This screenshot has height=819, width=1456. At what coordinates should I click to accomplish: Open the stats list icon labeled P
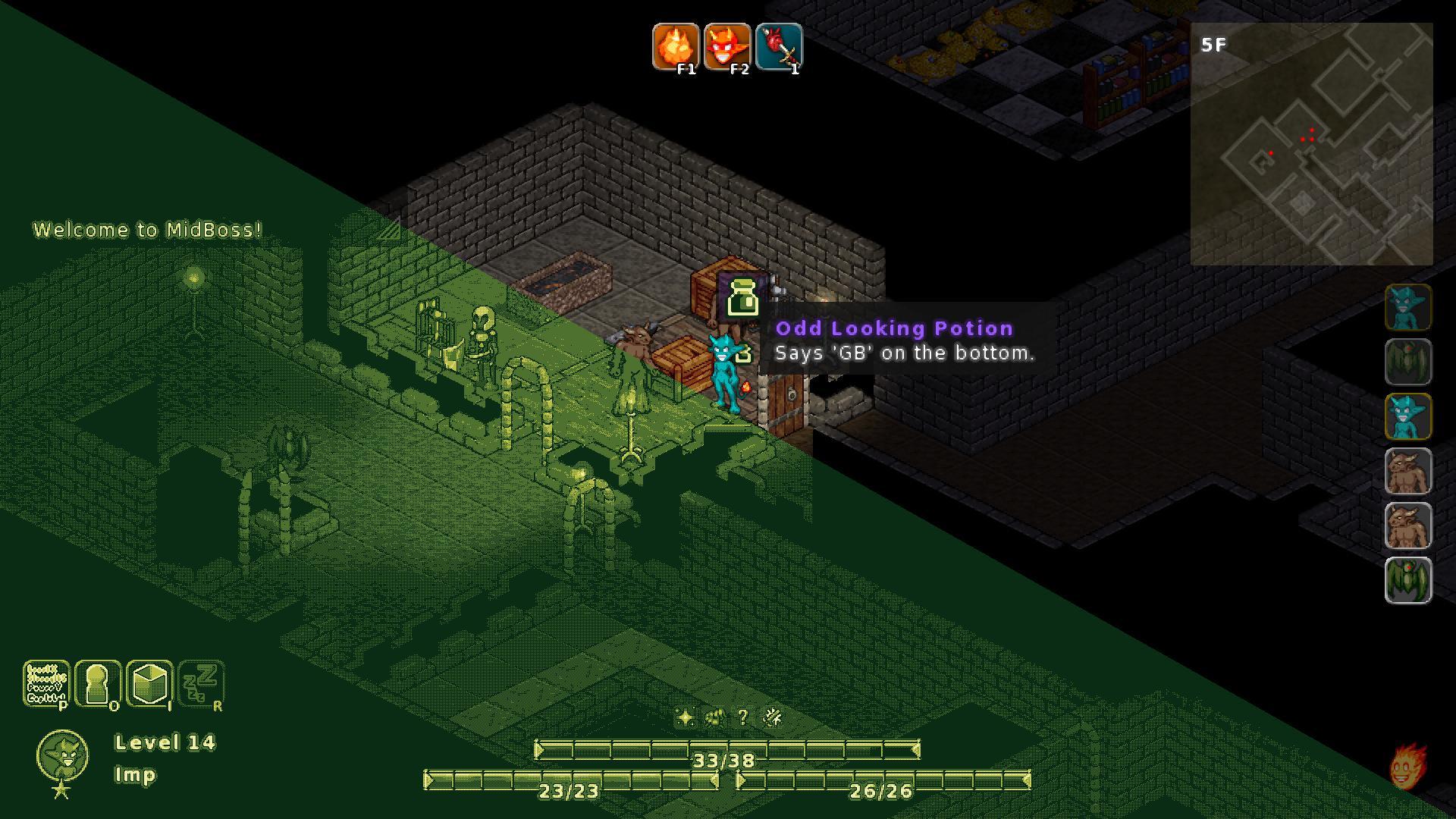click(48, 685)
